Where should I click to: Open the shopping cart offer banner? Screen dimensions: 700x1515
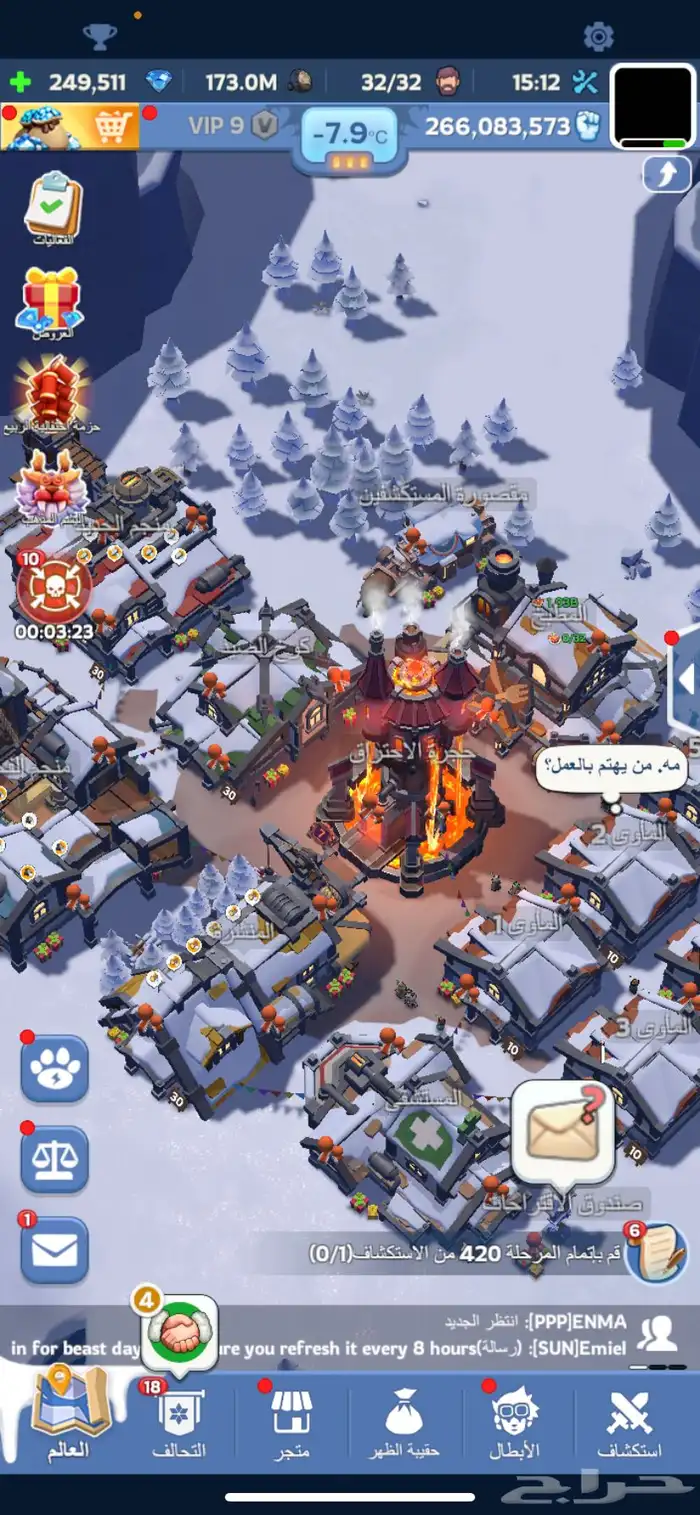pyautogui.click(x=70, y=127)
